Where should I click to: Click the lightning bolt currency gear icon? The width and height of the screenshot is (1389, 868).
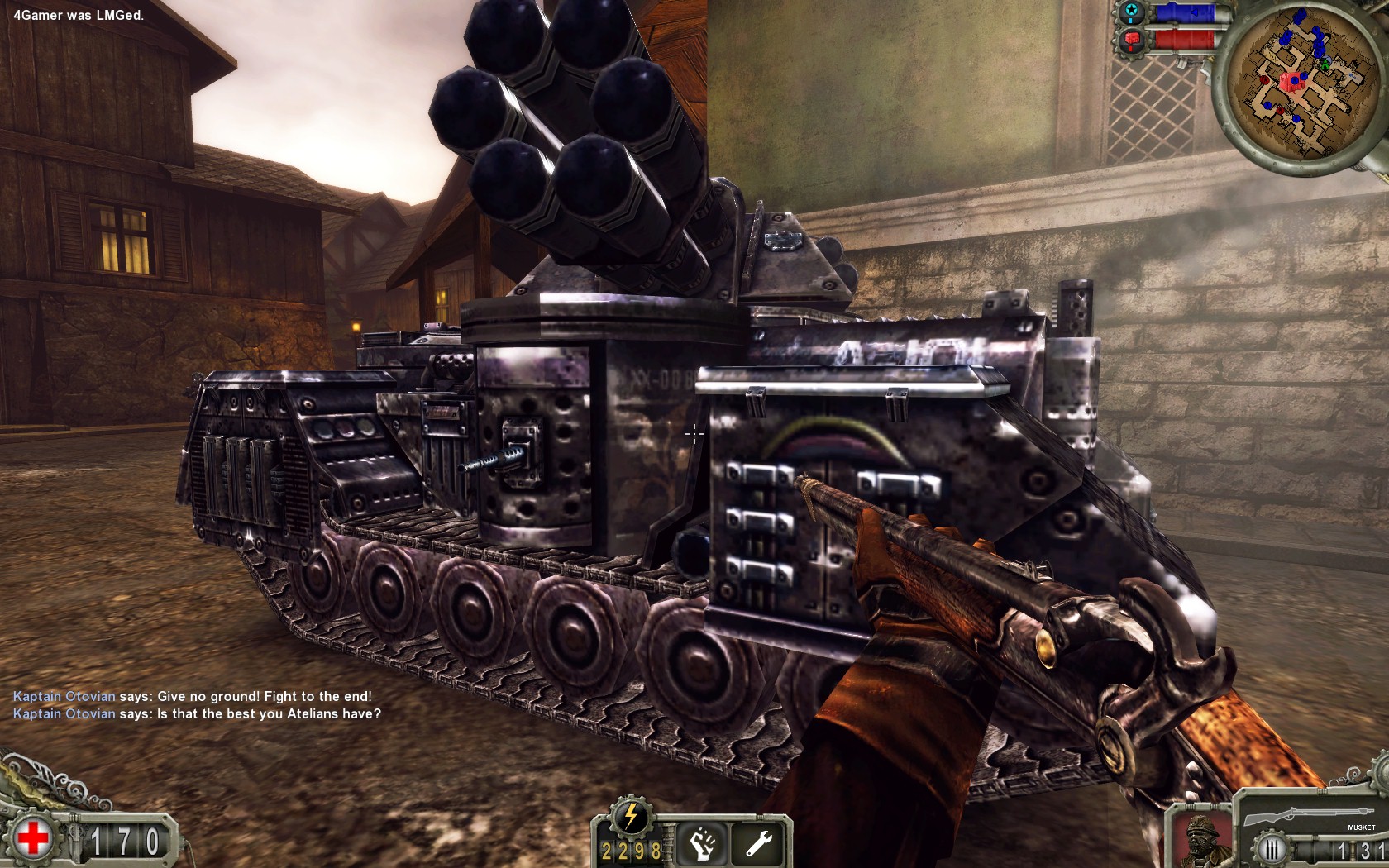pyautogui.click(x=630, y=818)
